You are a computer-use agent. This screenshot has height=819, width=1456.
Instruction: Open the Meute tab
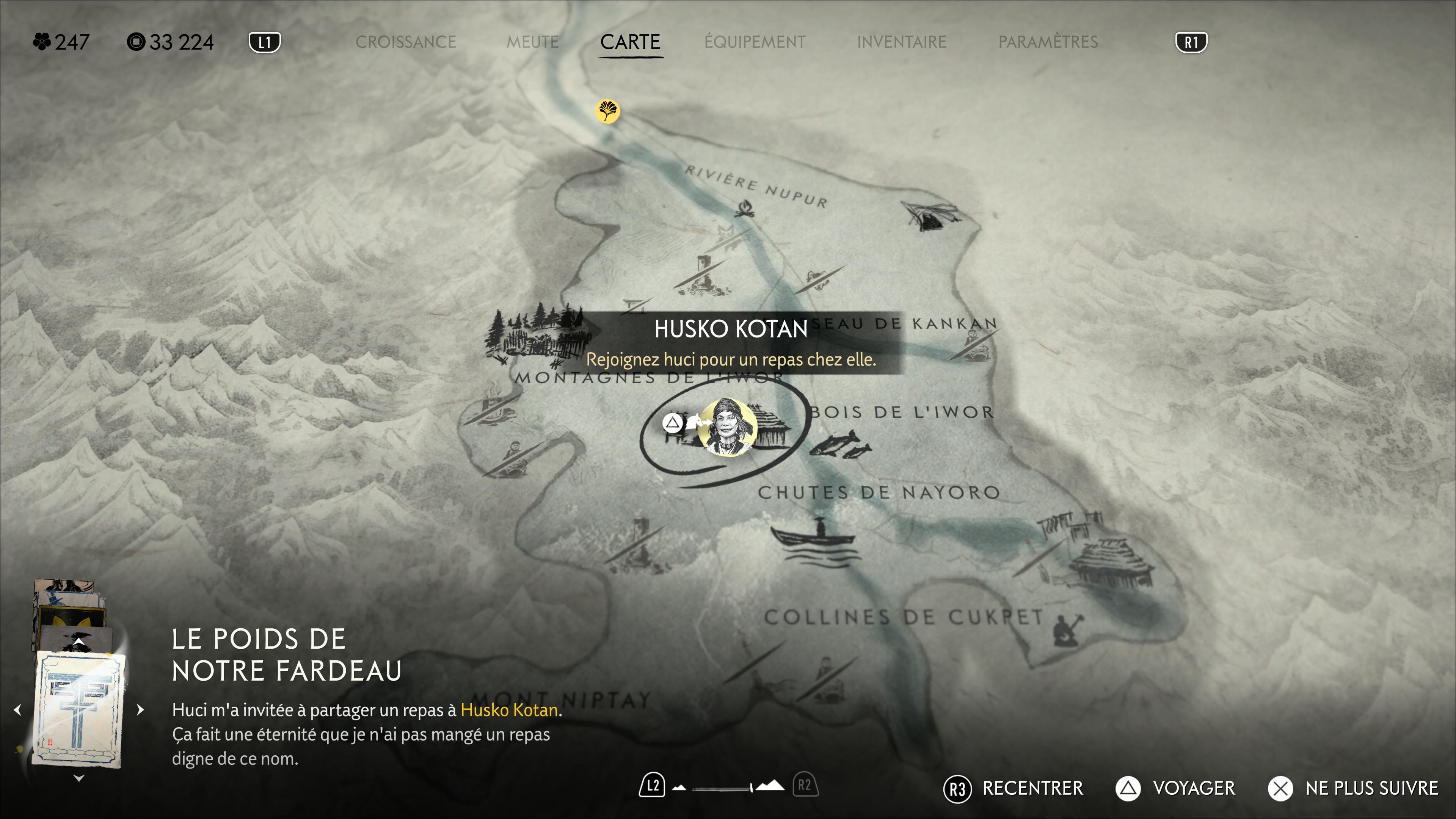click(532, 42)
